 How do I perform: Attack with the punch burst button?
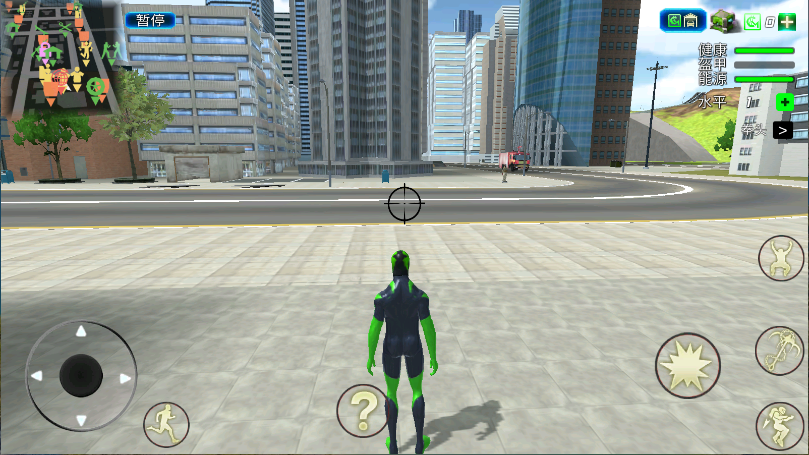click(687, 366)
